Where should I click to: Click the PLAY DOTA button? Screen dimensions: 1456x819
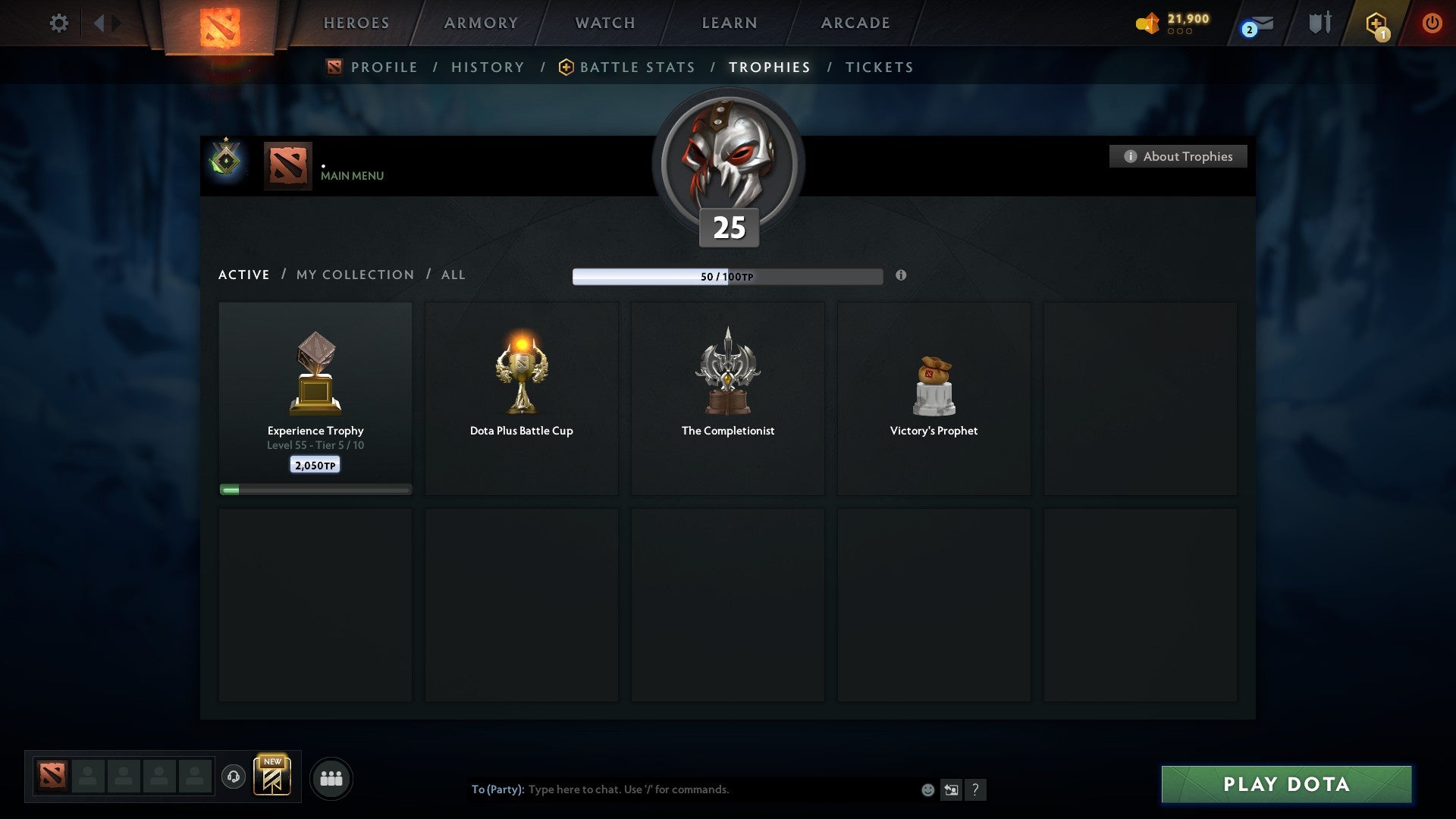coord(1284,785)
